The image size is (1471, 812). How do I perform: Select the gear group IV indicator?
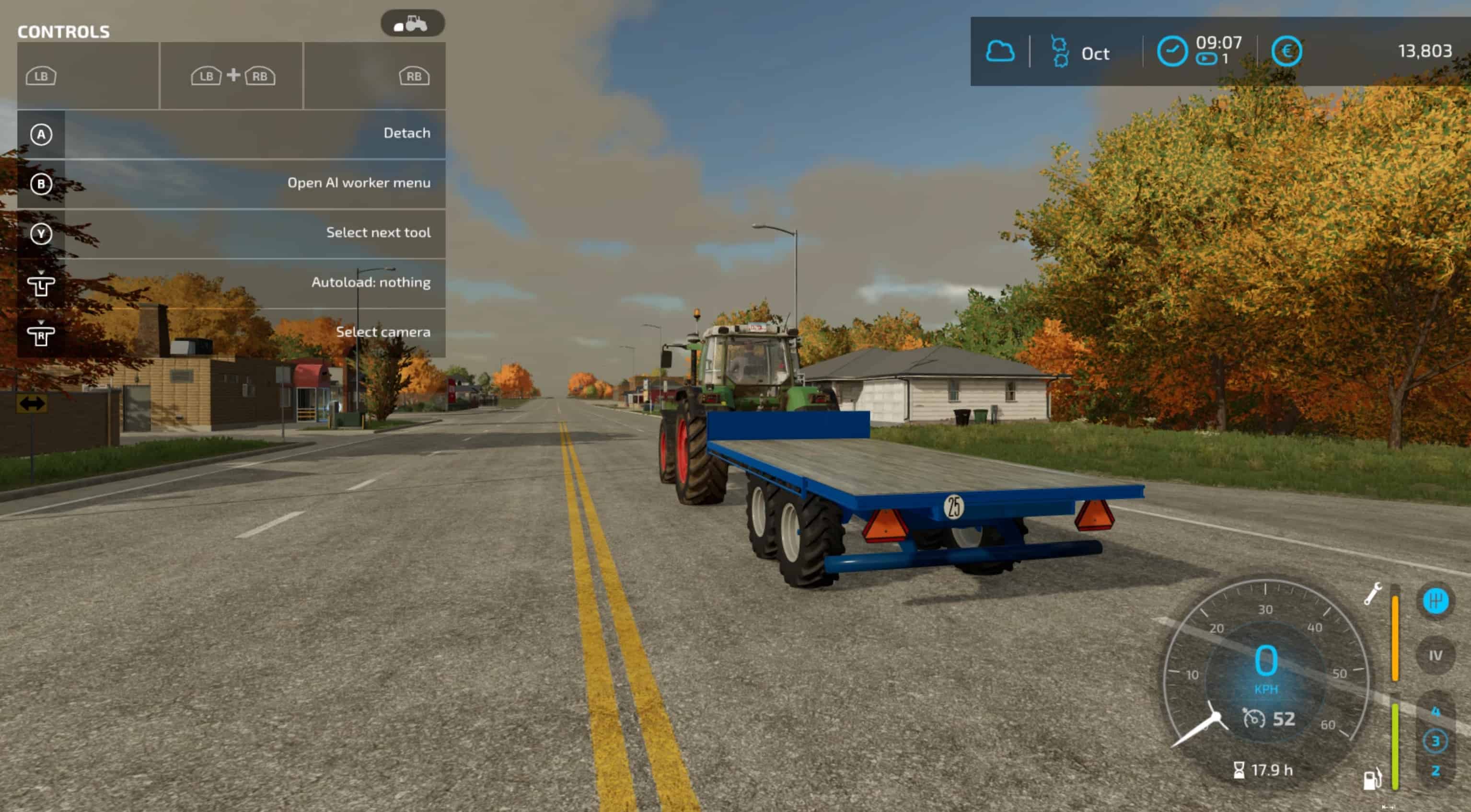pos(1435,656)
